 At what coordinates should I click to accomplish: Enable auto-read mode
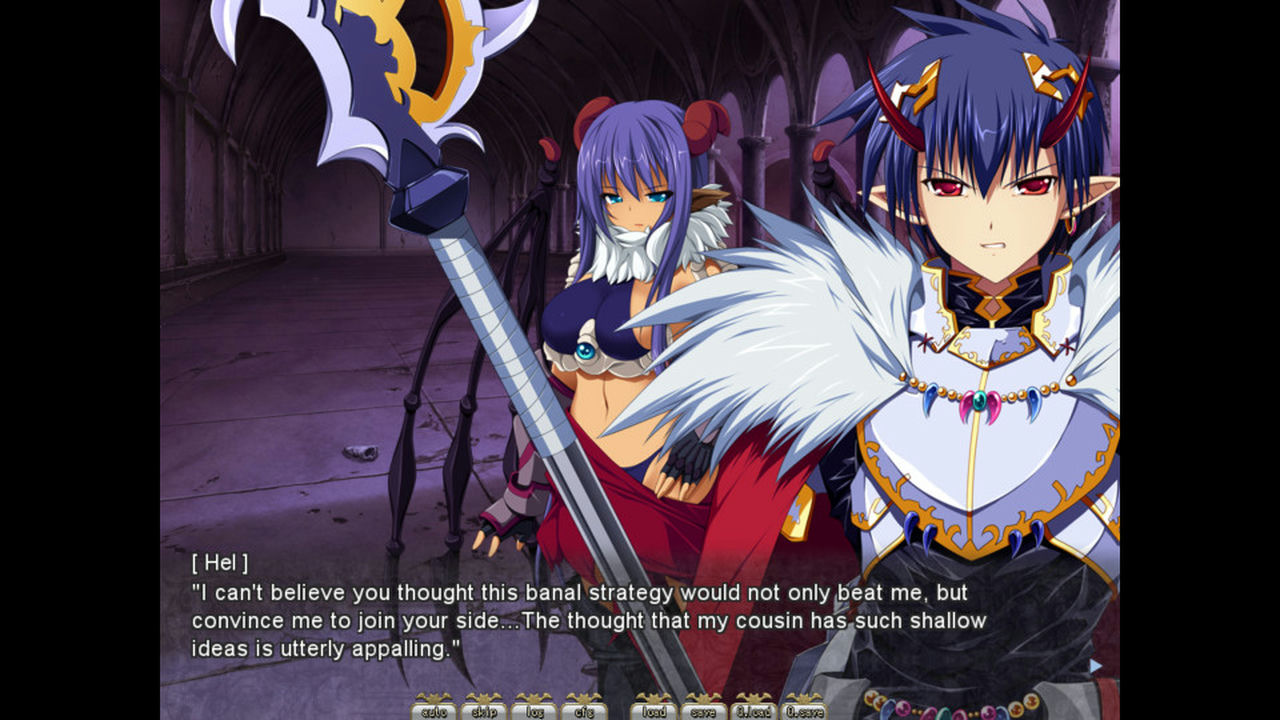click(434, 713)
